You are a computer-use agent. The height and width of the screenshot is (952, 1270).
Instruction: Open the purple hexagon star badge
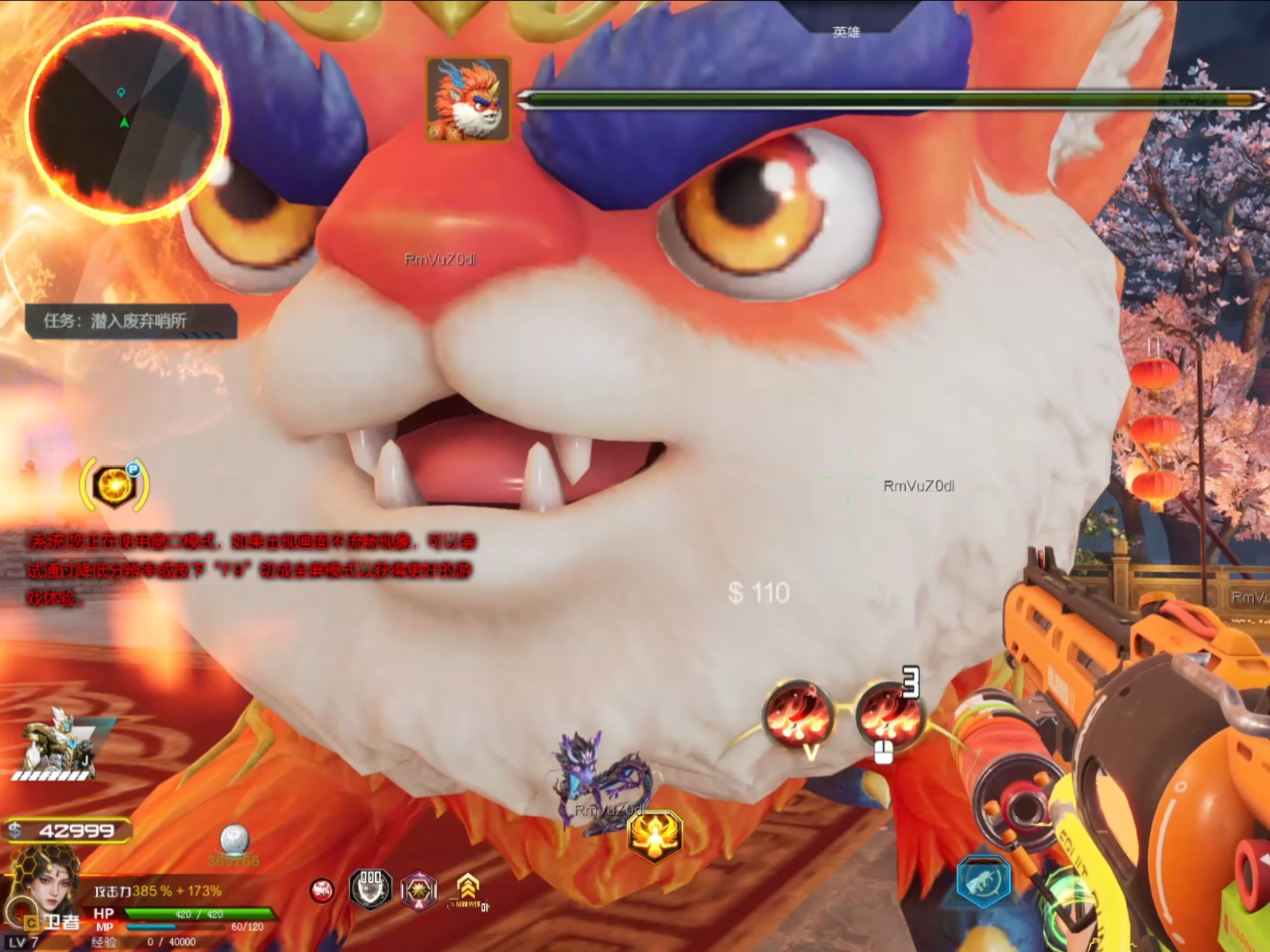pyautogui.click(x=419, y=891)
